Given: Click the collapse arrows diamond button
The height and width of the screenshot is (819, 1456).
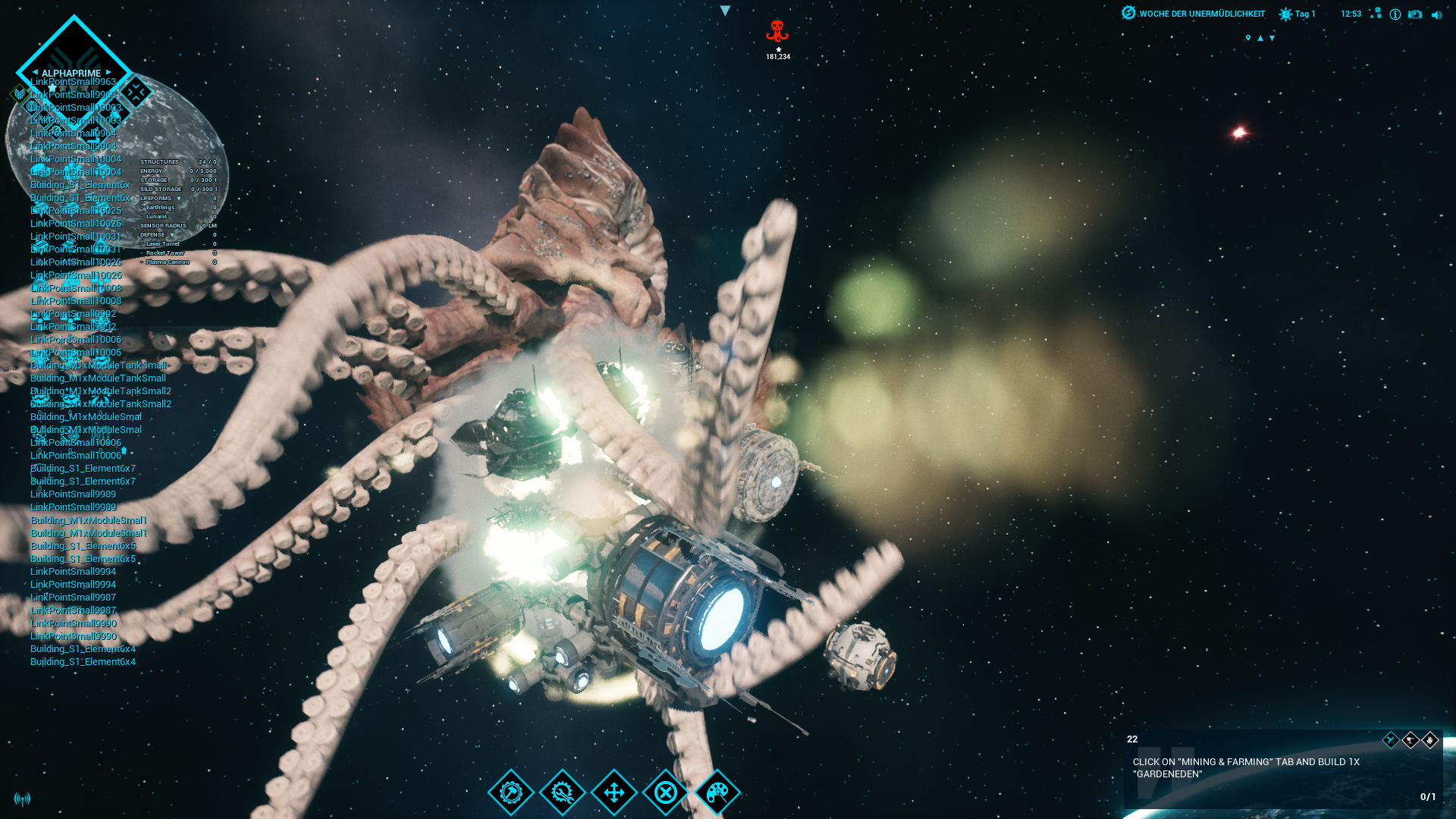Looking at the screenshot, I should click(136, 93).
